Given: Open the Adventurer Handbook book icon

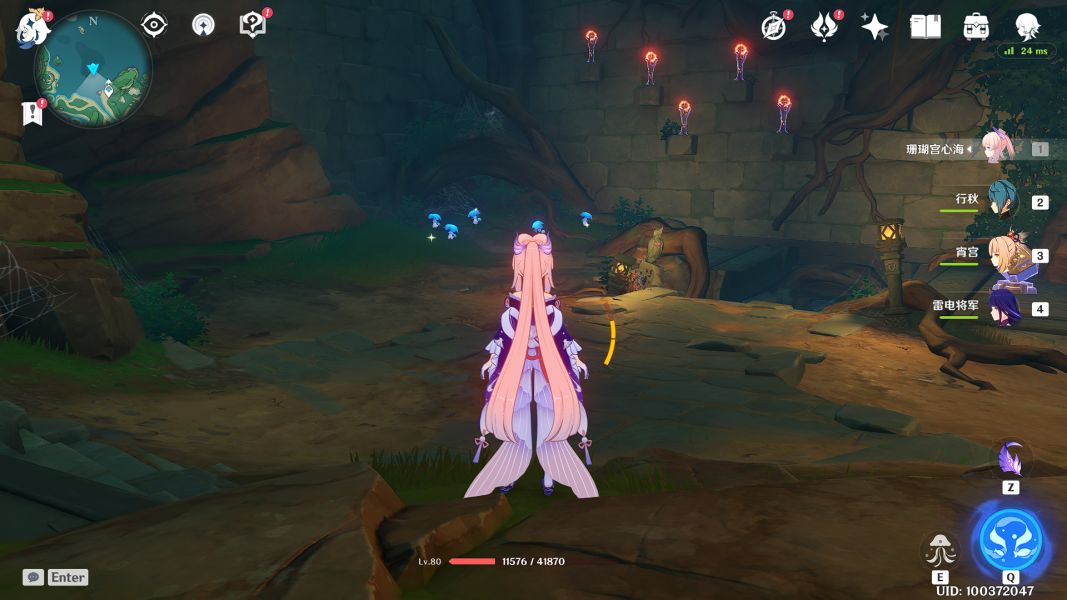Looking at the screenshot, I should [925, 27].
